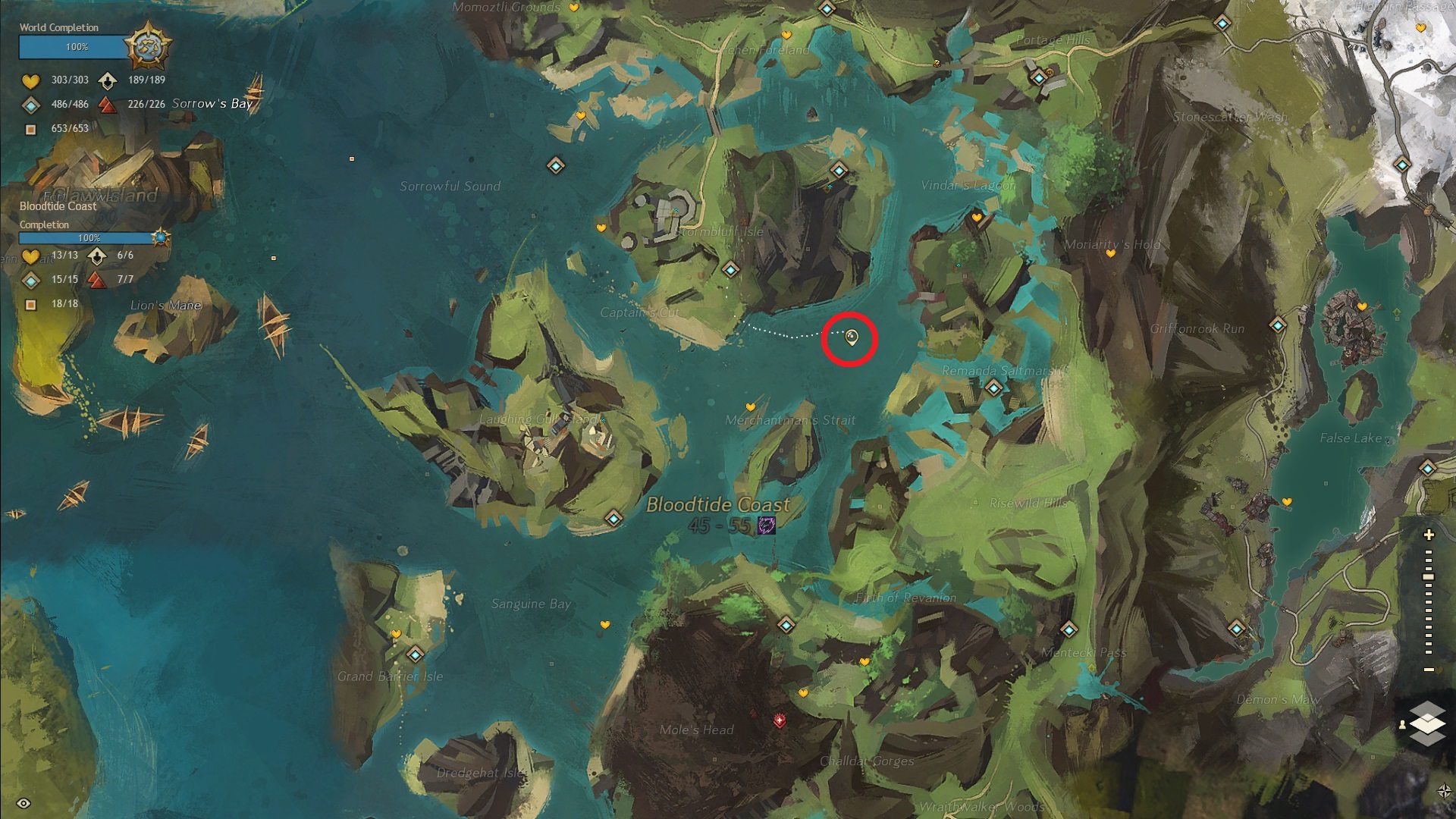Select the red marker at Mole's Head
1456x819 pixels.
click(x=780, y=720)
